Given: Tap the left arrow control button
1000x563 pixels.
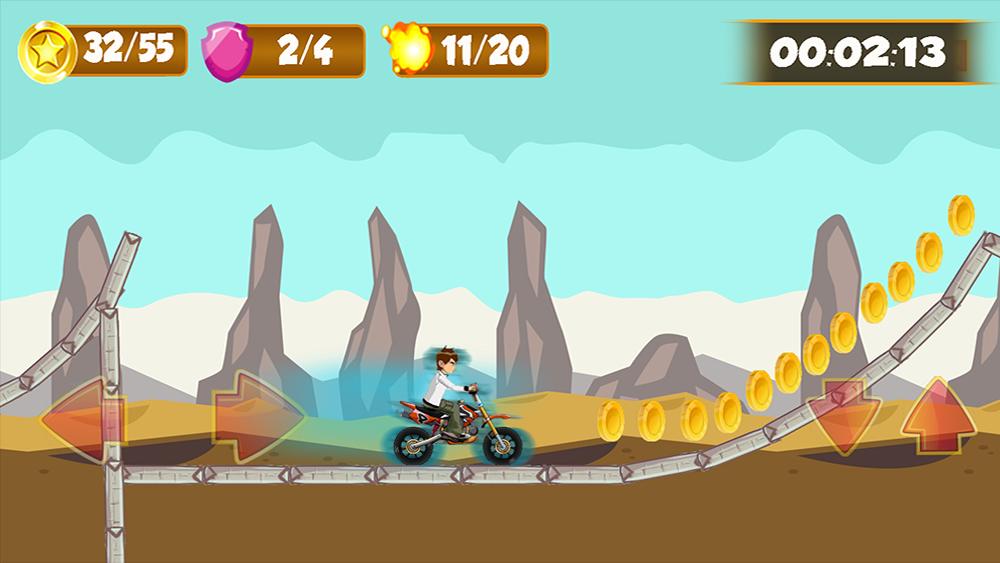Looking at the screenshot, I should click(x=82, y=416).
